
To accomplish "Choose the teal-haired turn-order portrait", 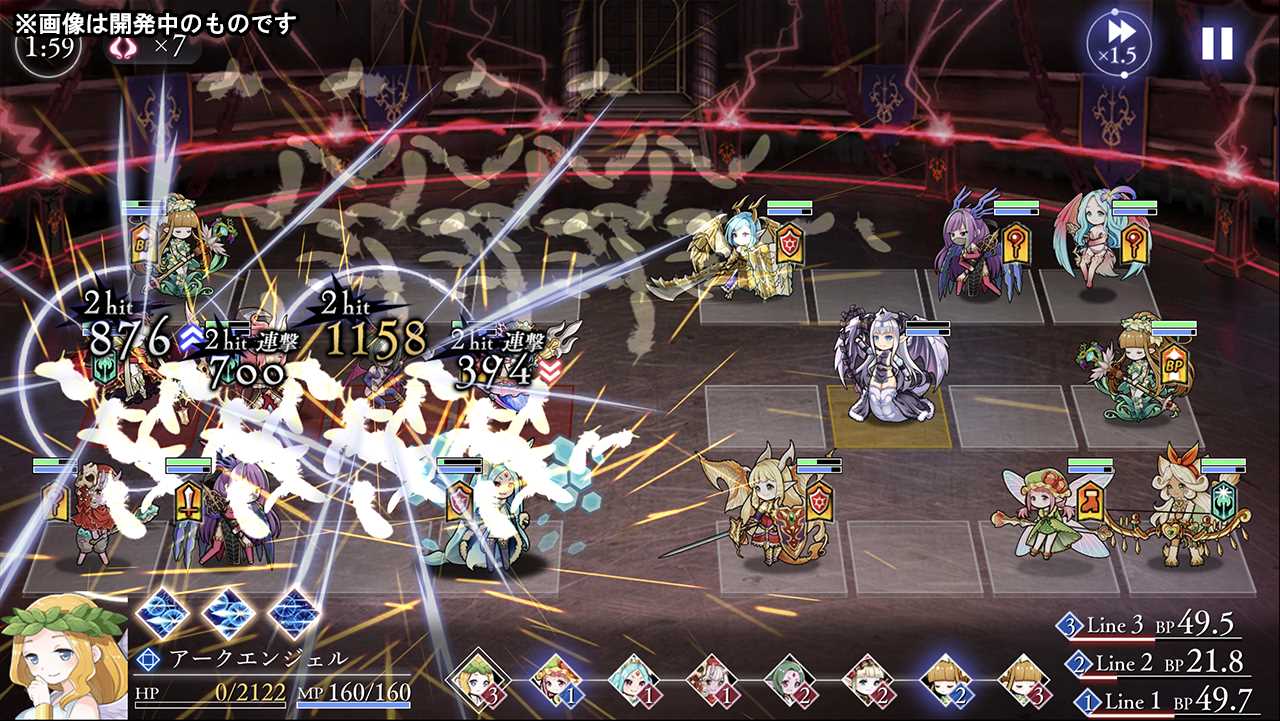I will [x=632, y=678].
